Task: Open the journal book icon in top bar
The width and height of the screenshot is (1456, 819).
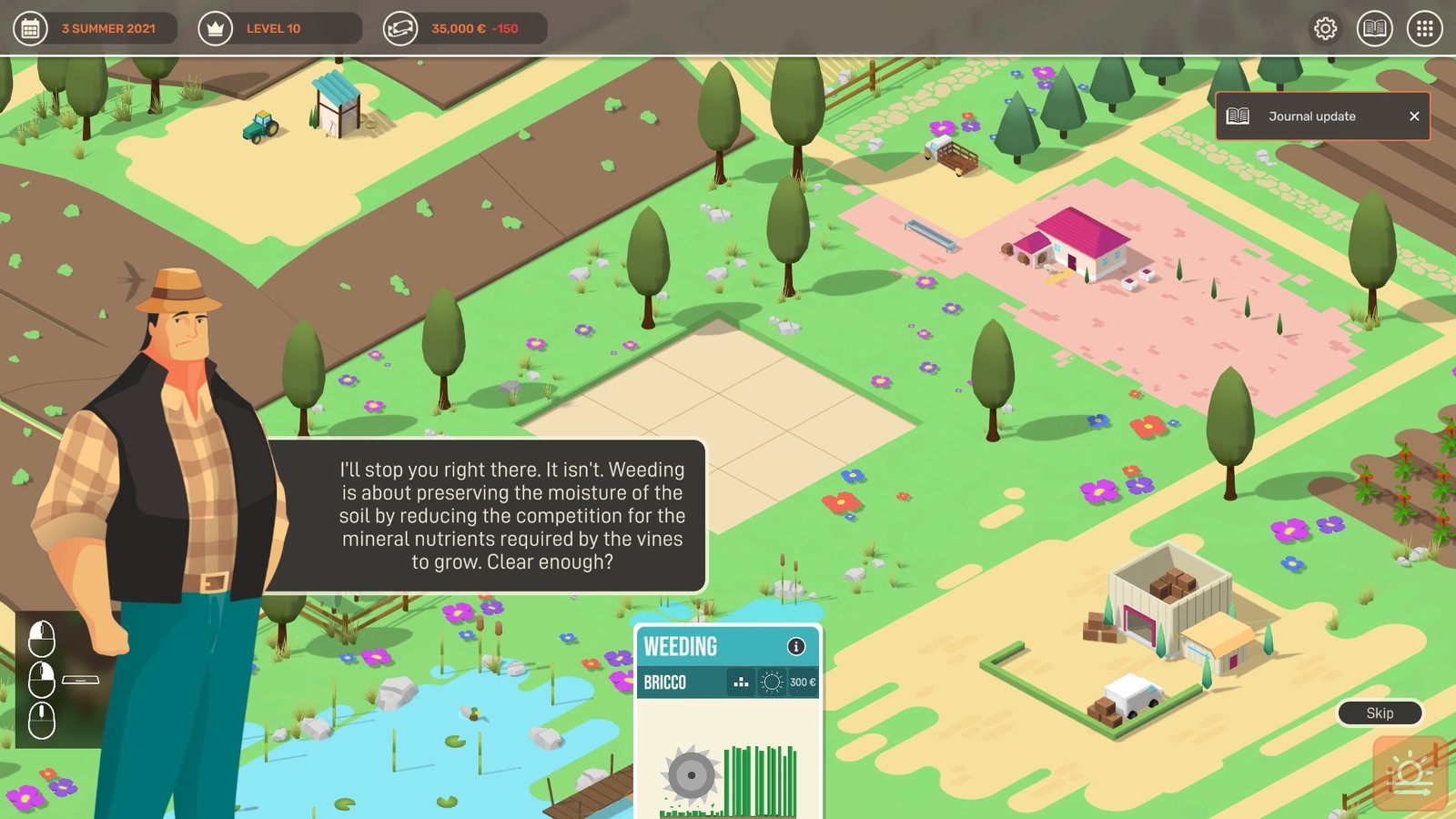Action: coord(1375,28)
